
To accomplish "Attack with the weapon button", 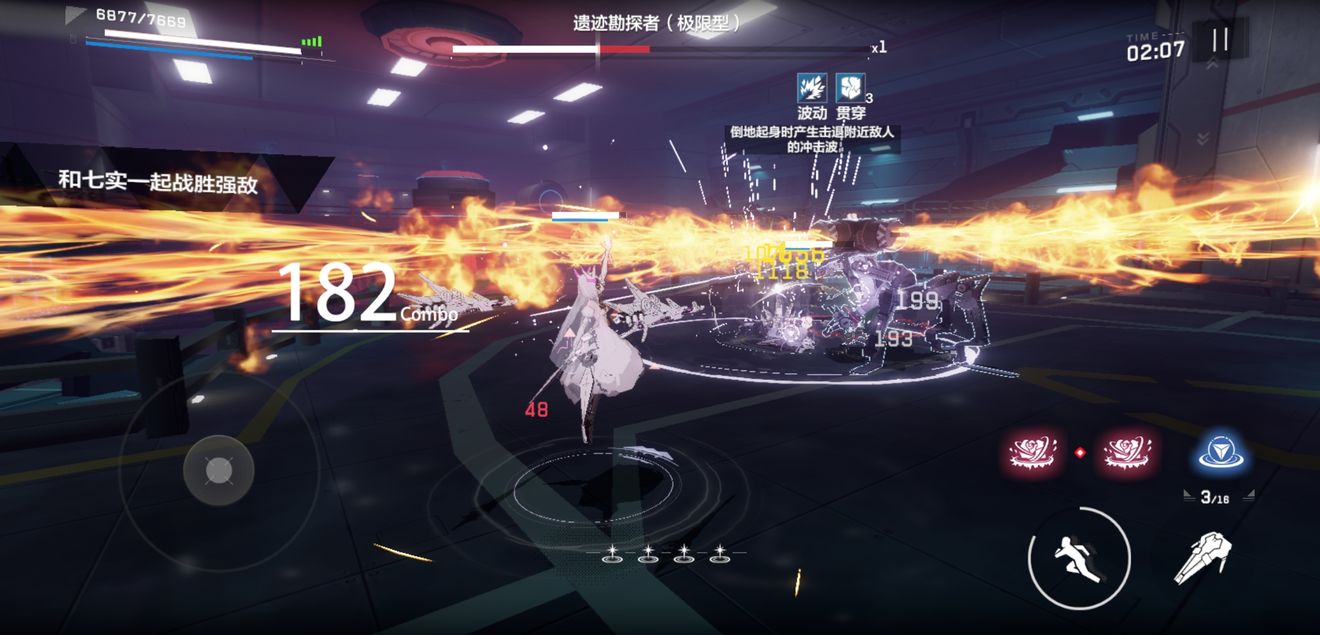I will [1203, 557].
